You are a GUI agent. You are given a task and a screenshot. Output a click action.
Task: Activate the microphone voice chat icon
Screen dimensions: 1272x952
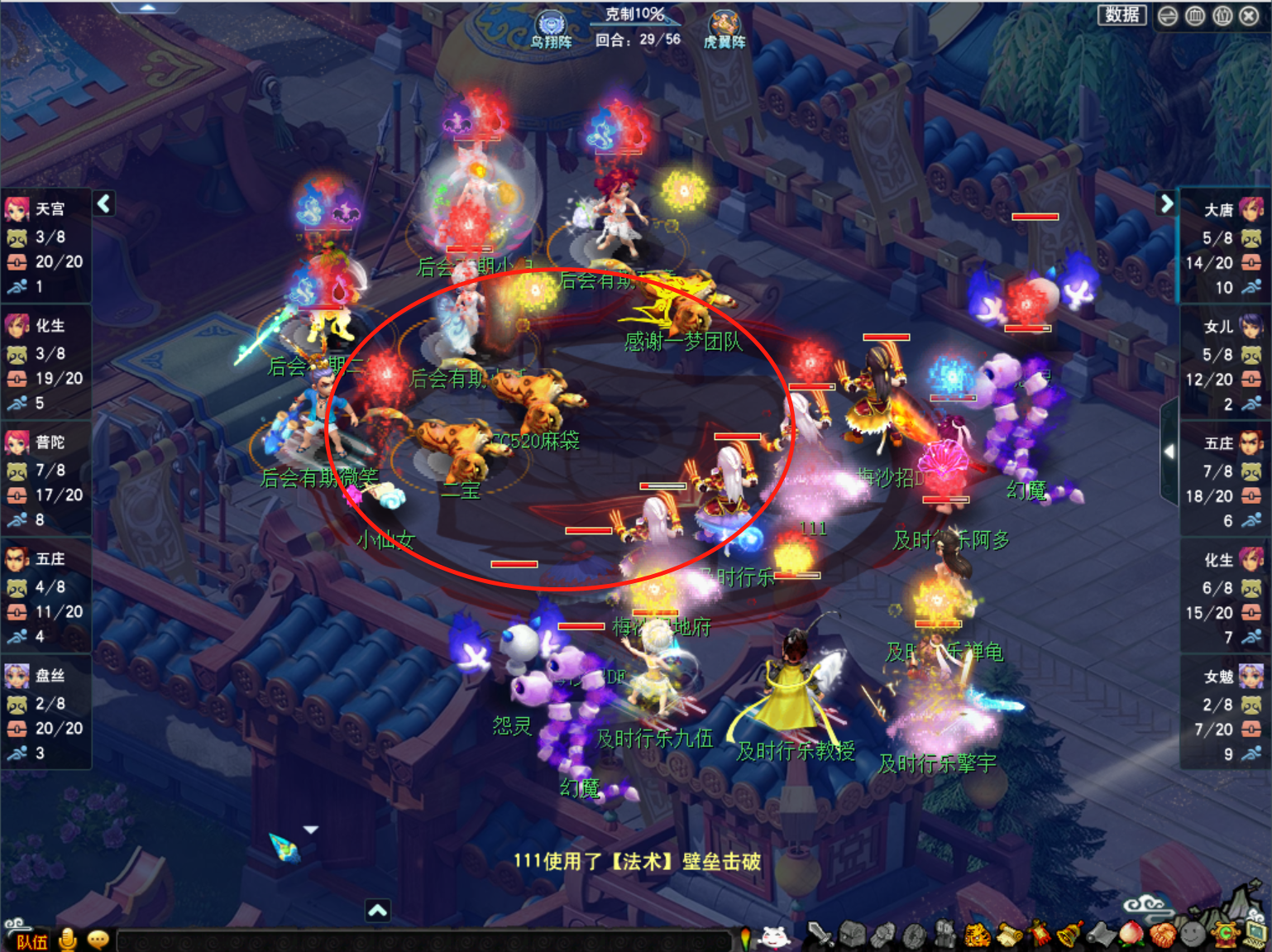(69, 940)
